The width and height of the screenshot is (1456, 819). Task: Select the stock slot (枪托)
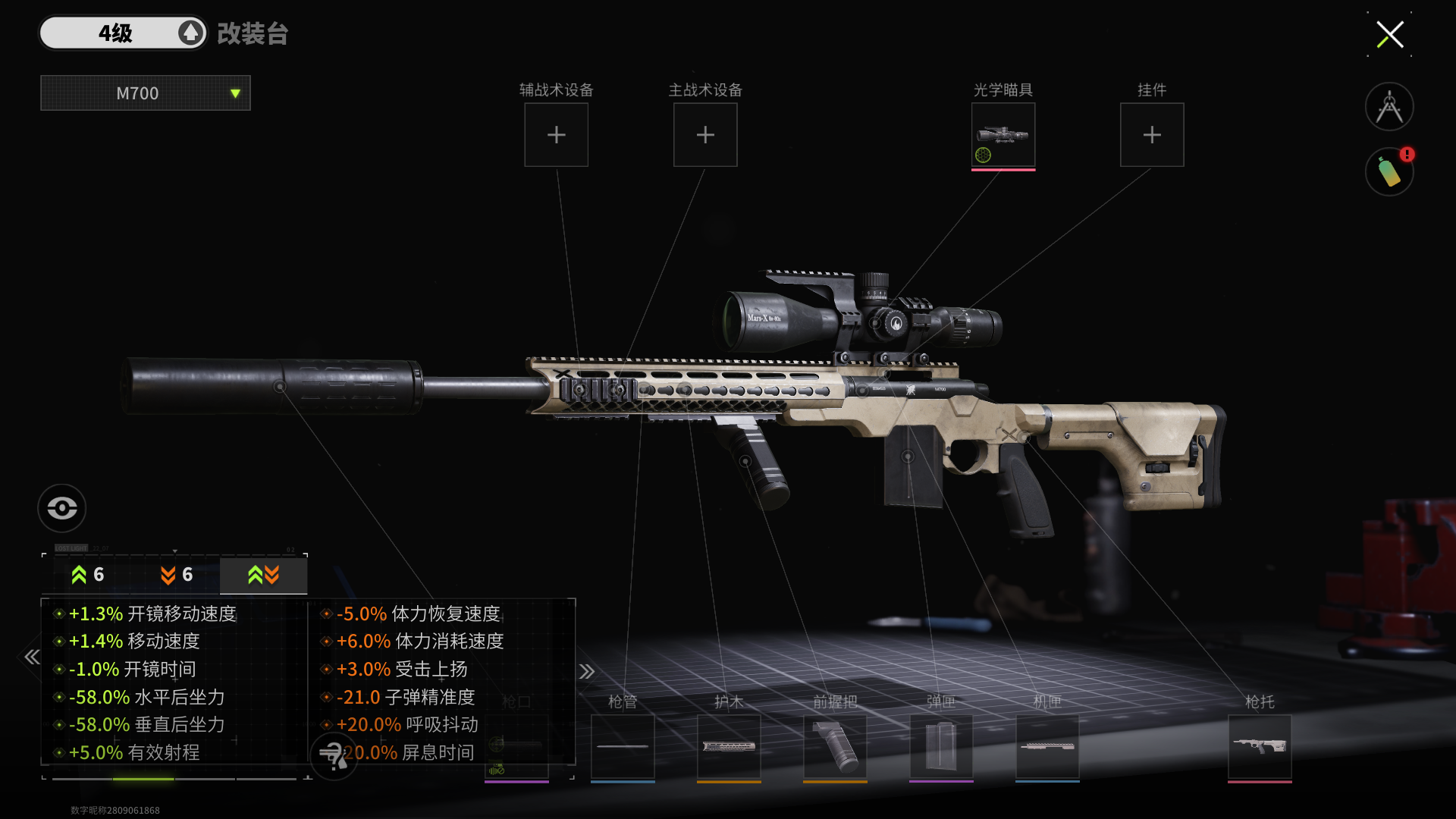1260,746
